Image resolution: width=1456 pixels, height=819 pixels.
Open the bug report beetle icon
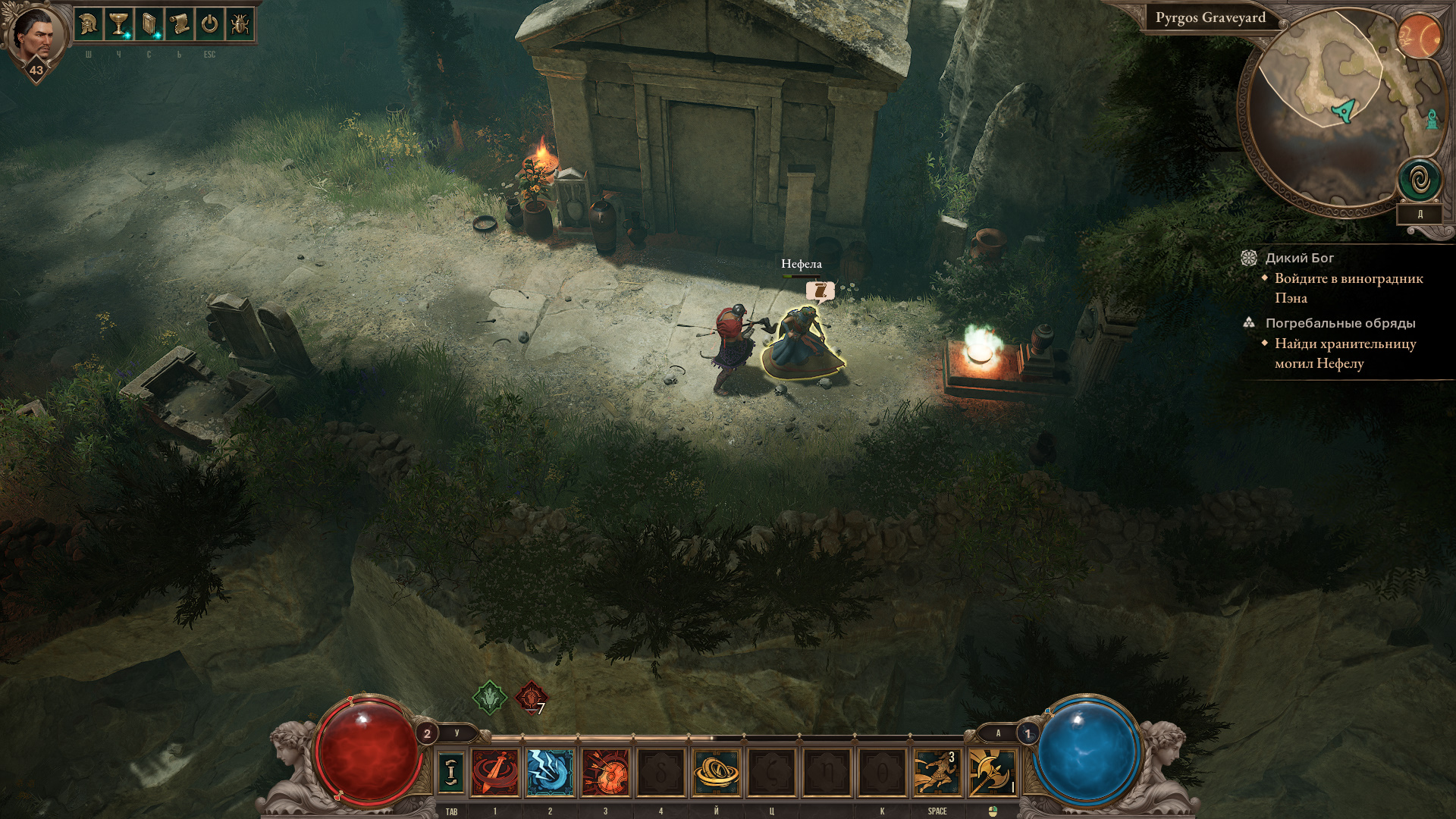point(240,24)
